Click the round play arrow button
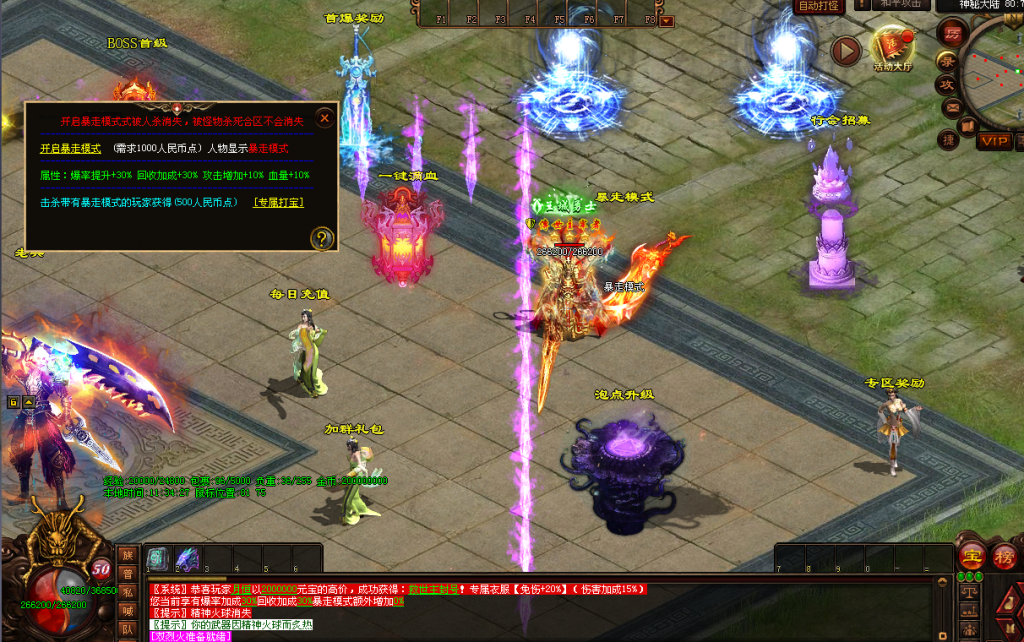Screen dimensions: 1024x642 click(x=846, y=50)
